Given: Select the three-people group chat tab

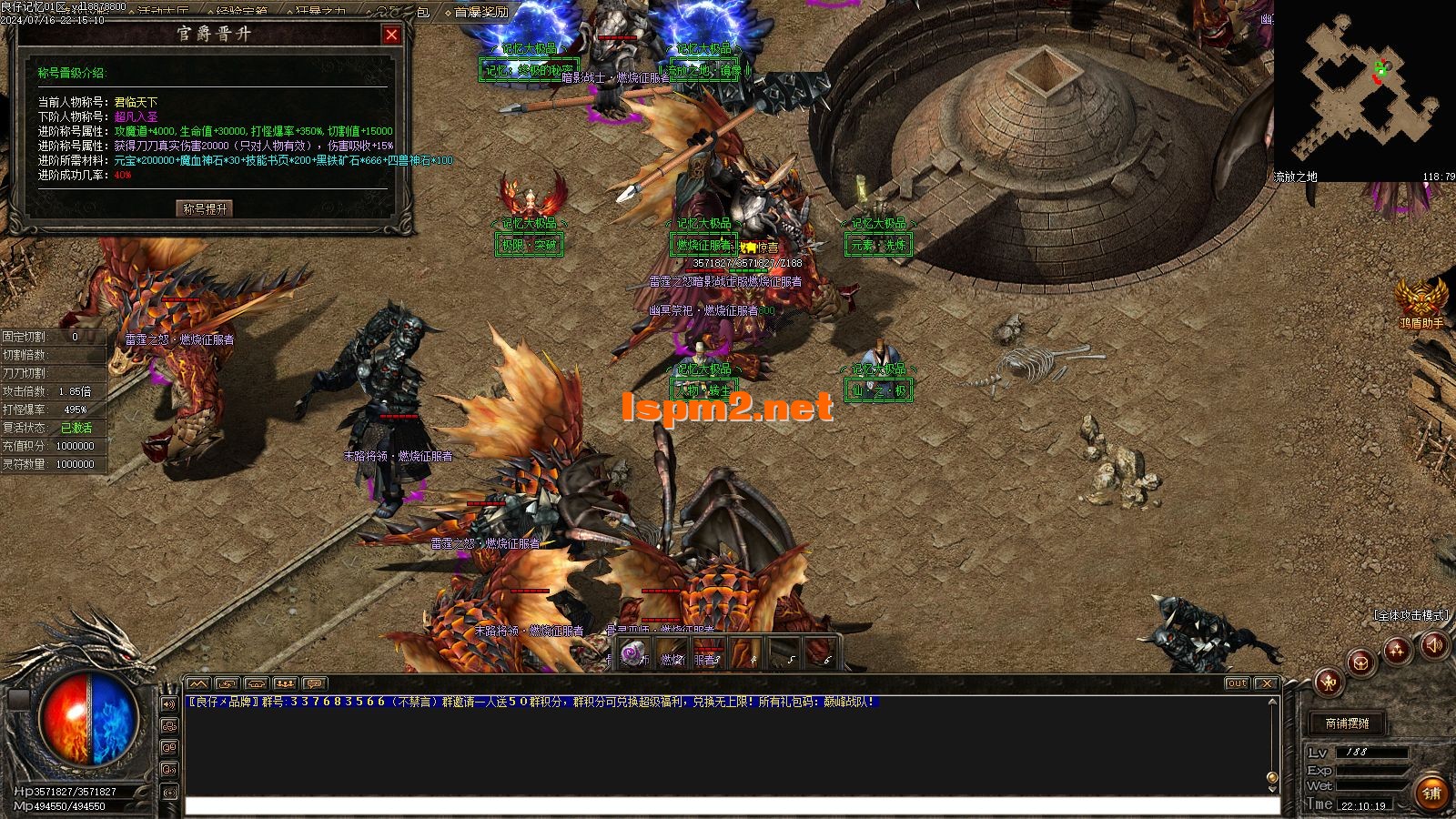Looking at the screenshot, I should pyautogui.click(x=286, y=683).
